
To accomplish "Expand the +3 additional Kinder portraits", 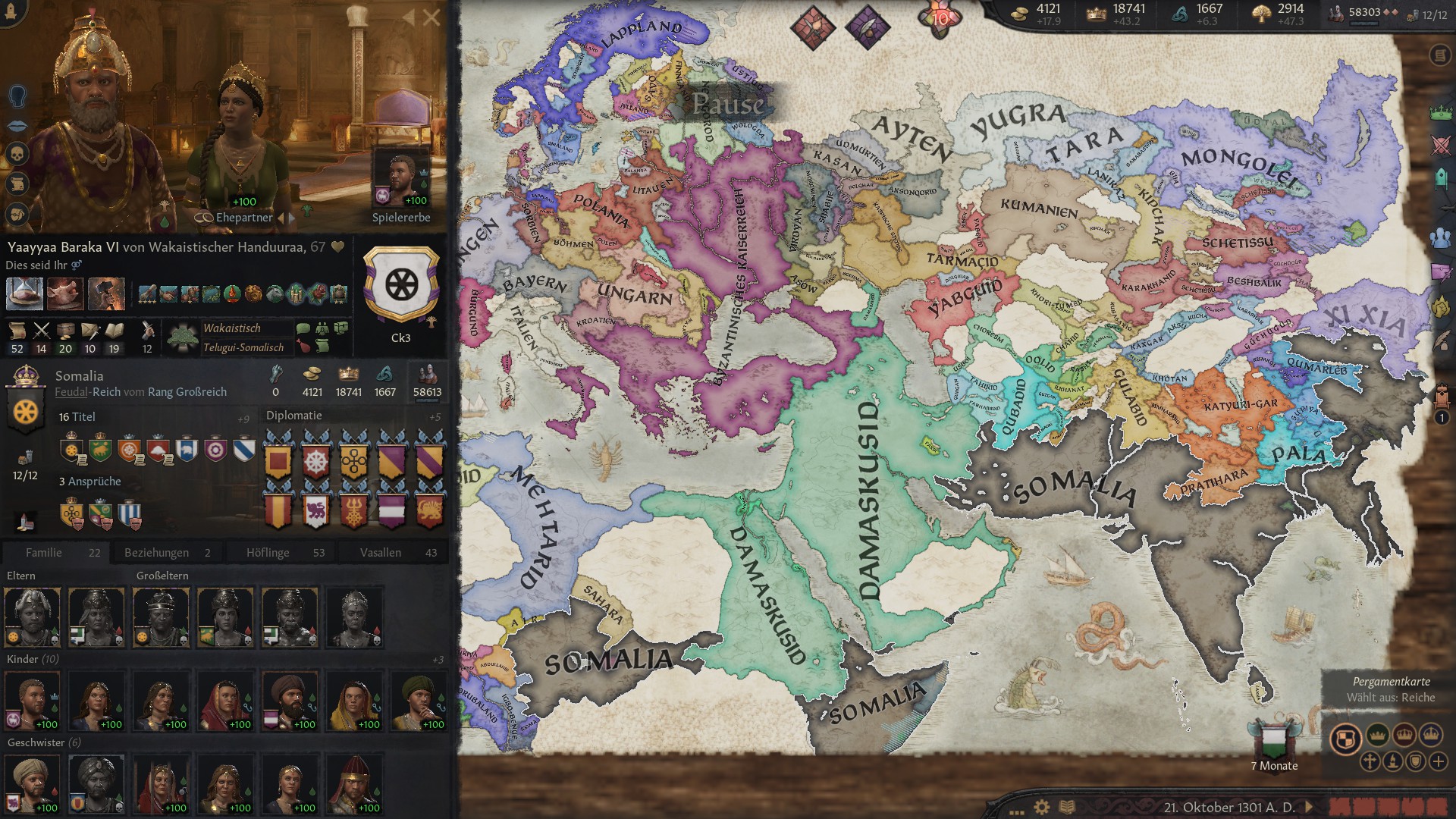I will click(438, 660).
